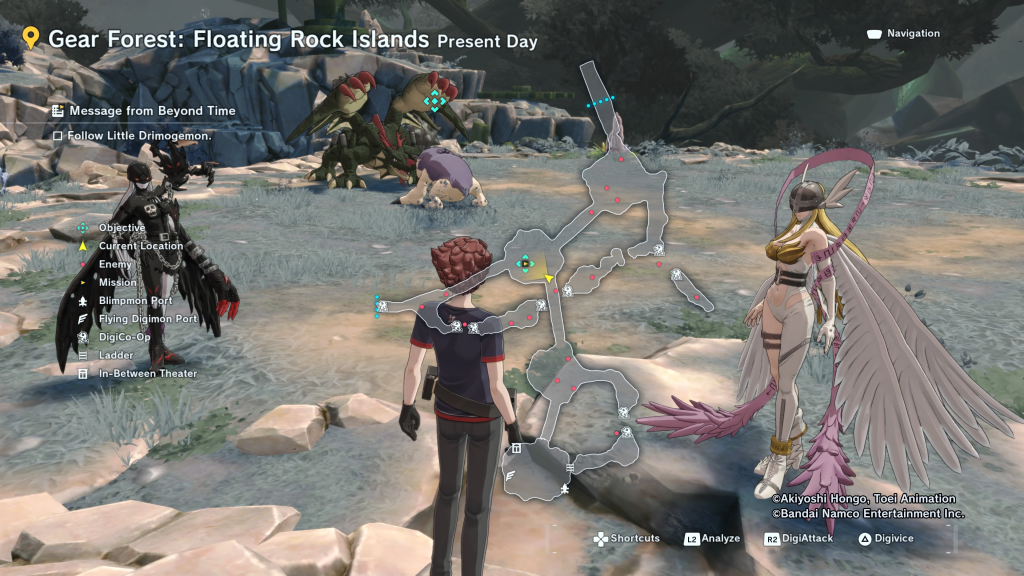Click the Ladder legend entry

(x=115, y=355)
